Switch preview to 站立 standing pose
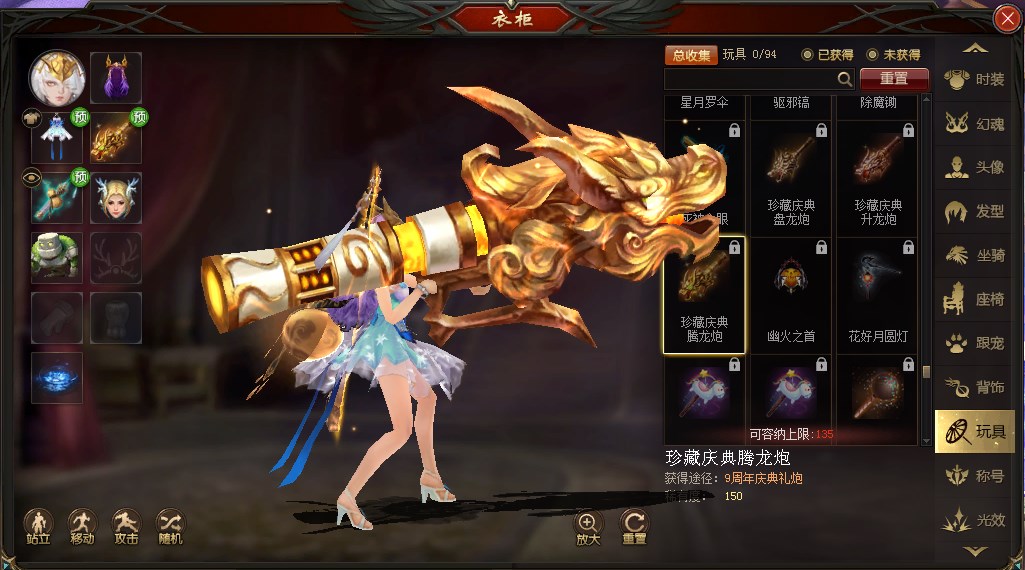 tap(38, 524)
